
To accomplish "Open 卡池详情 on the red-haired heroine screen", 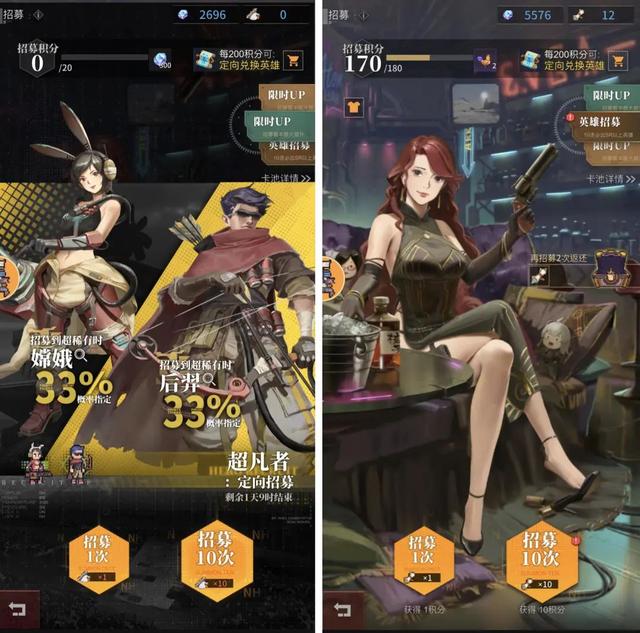I will (x=610, y=179).
